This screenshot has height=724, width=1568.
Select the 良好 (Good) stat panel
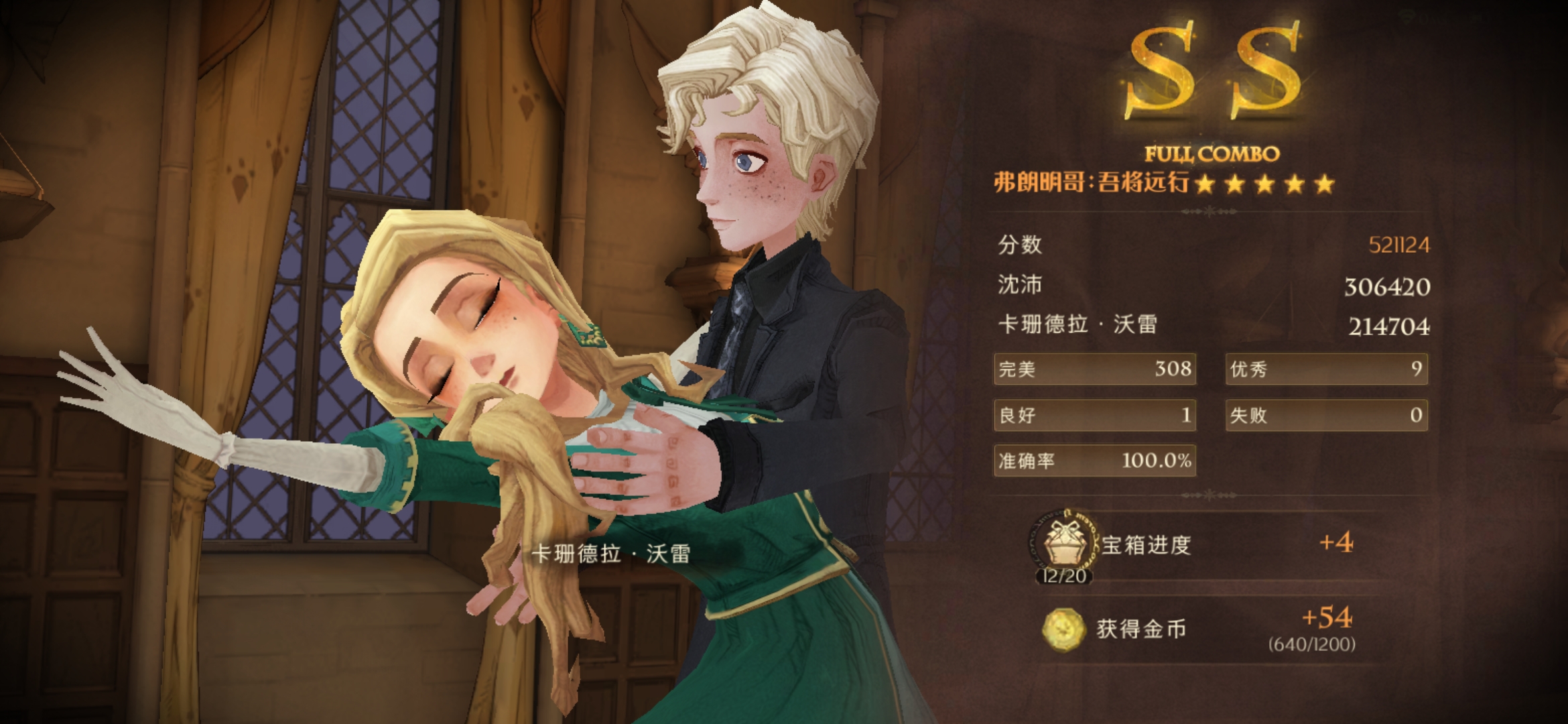pos(1094,416)
